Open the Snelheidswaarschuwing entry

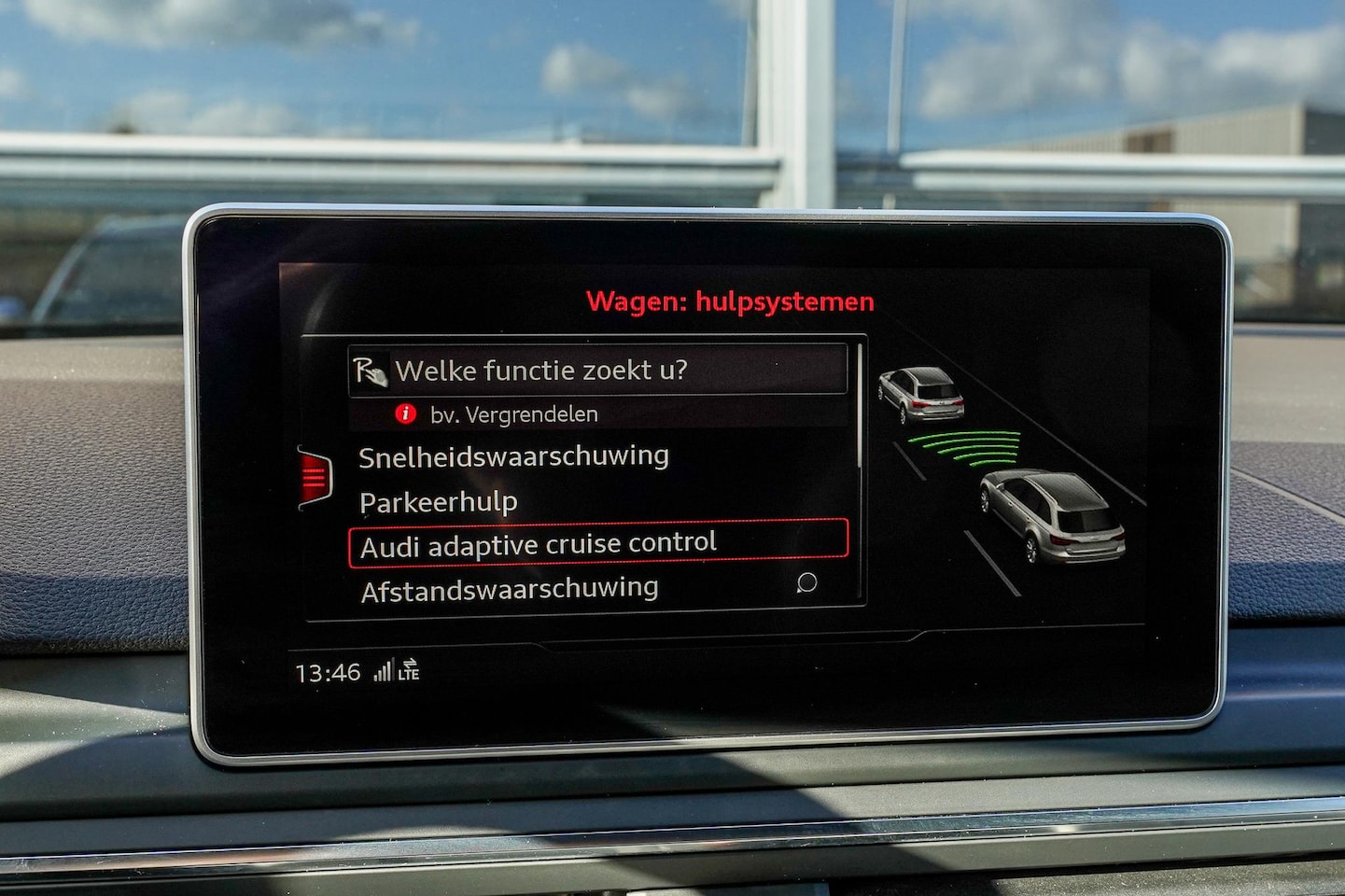click(x=513, y=456)
